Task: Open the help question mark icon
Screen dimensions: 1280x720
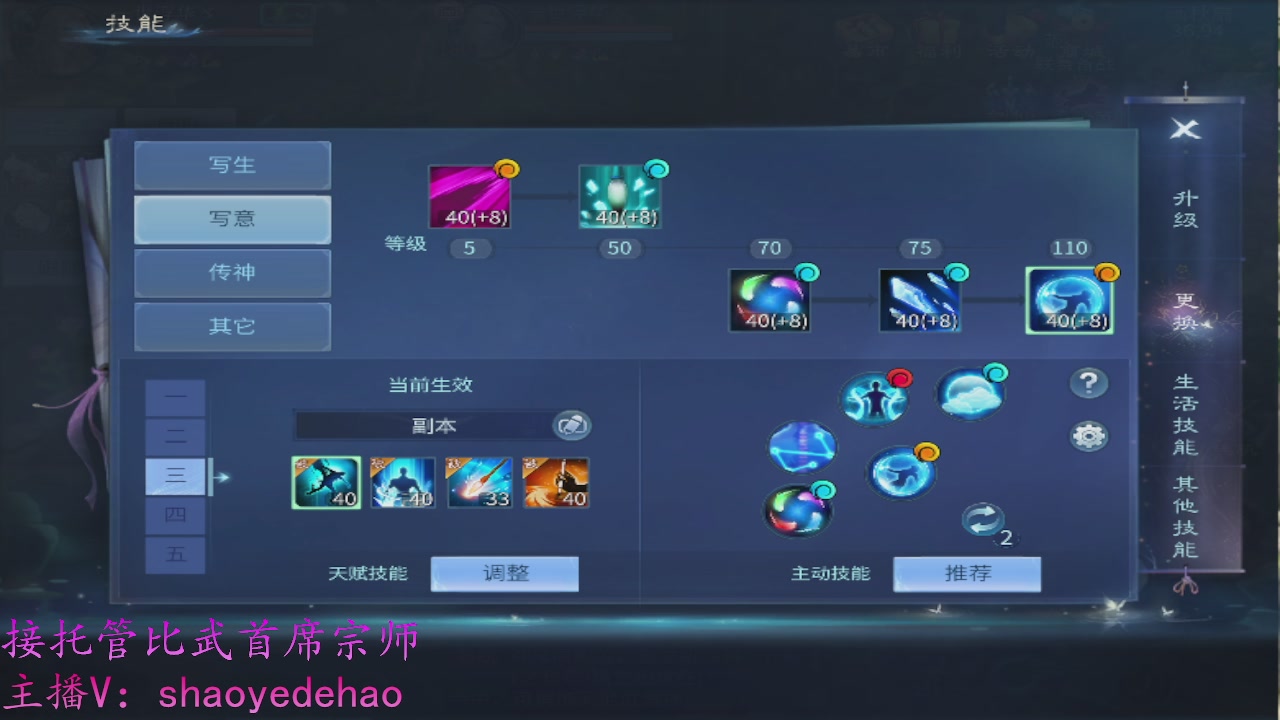Action: [x=1087, y=381]
